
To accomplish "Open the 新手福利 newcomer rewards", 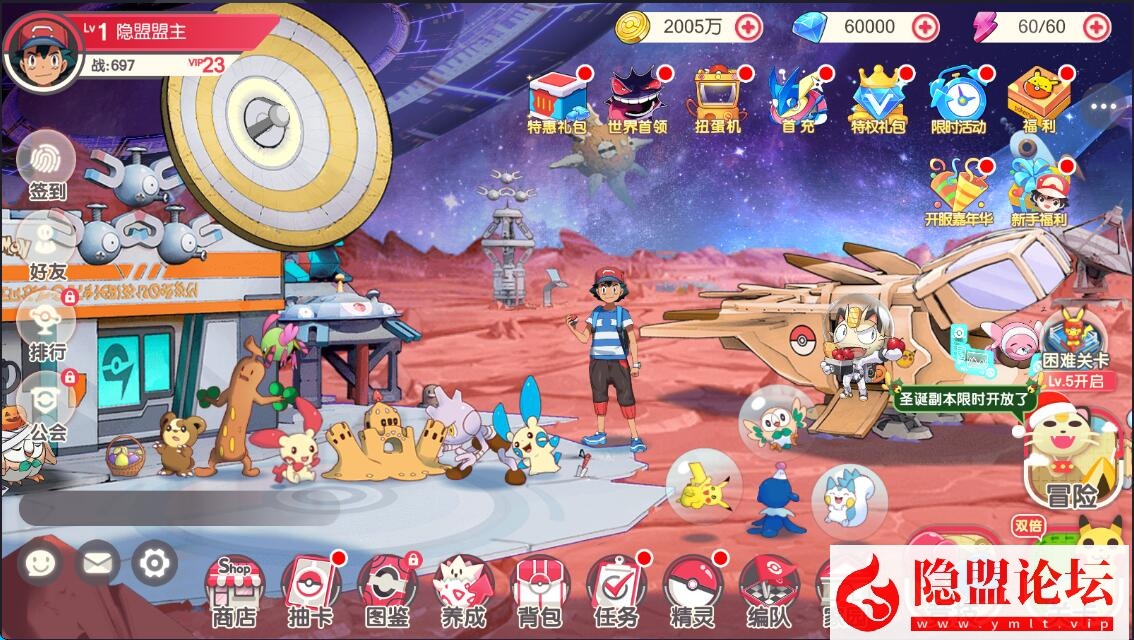I will (1038, 192).
